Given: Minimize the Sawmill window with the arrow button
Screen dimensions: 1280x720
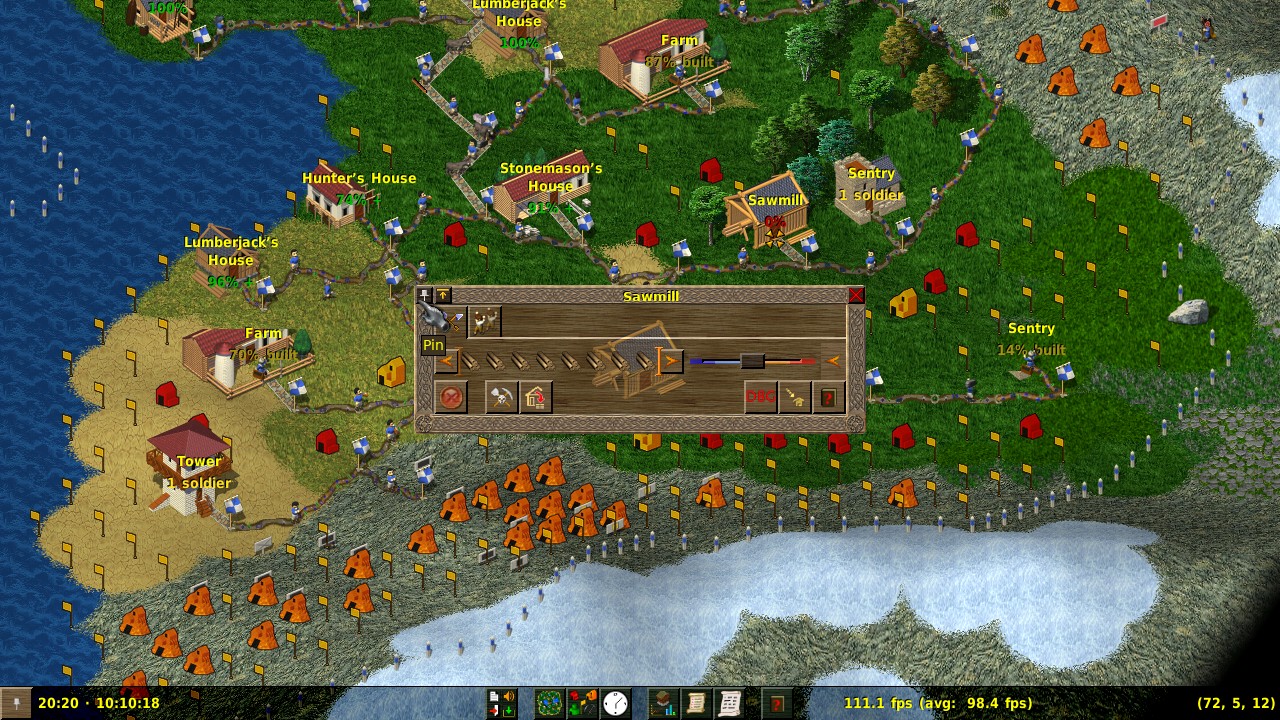Looking at the screenshot, I should (443, 296).
